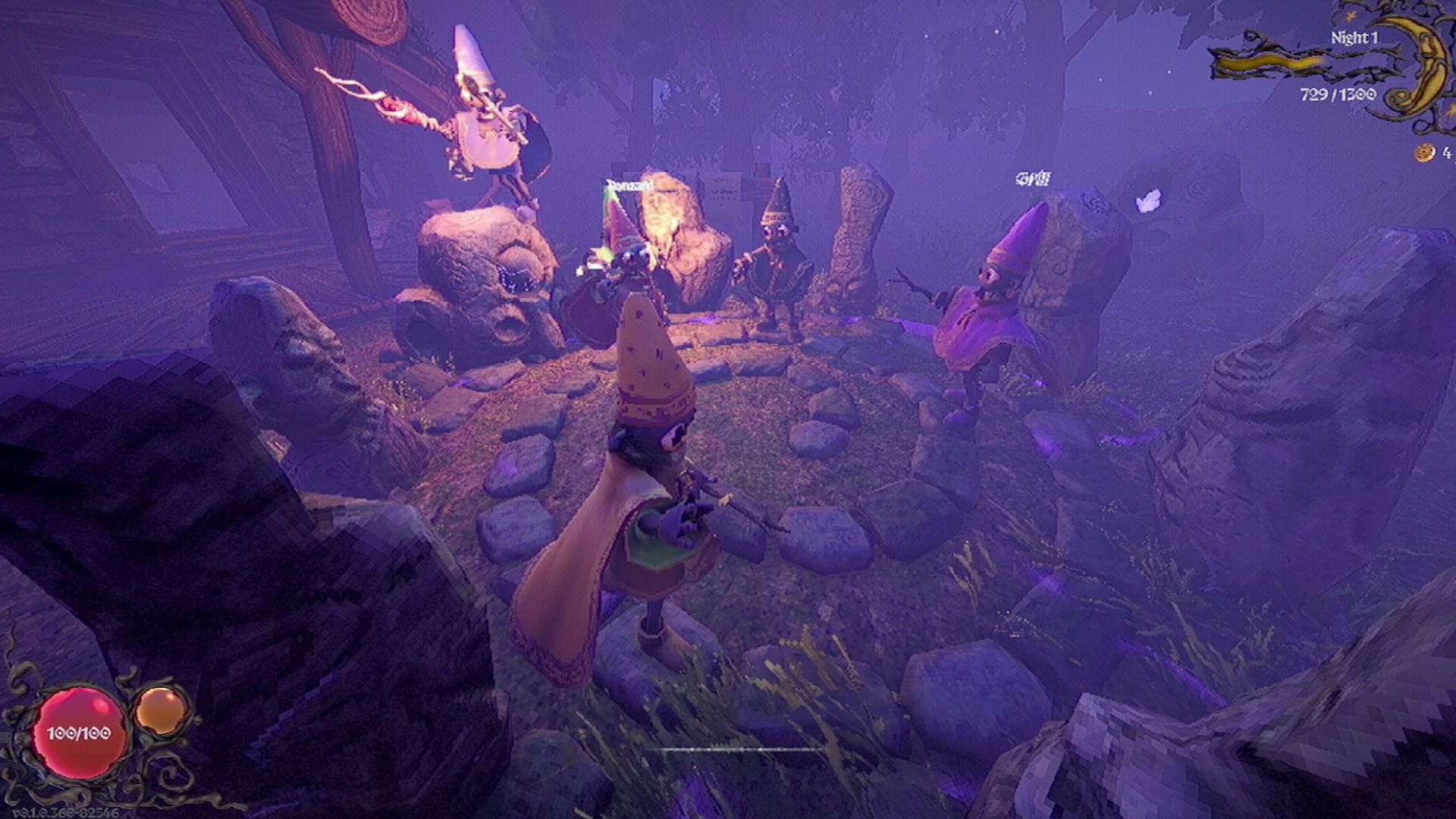Viewport: 1456px width, 819px height.
Task: Click the gold coin currency icon
Action: [x=1426, y=153]
